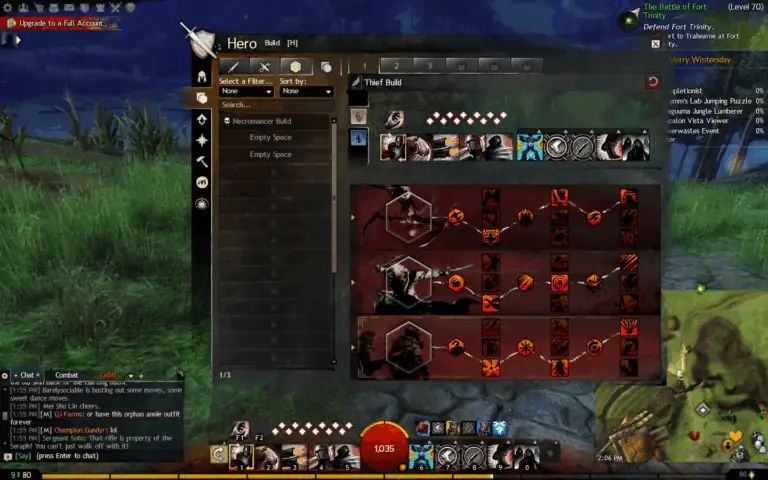Open the Select a Filter dropdown
This screenshot has height=480, width=768.
point(246,91)
